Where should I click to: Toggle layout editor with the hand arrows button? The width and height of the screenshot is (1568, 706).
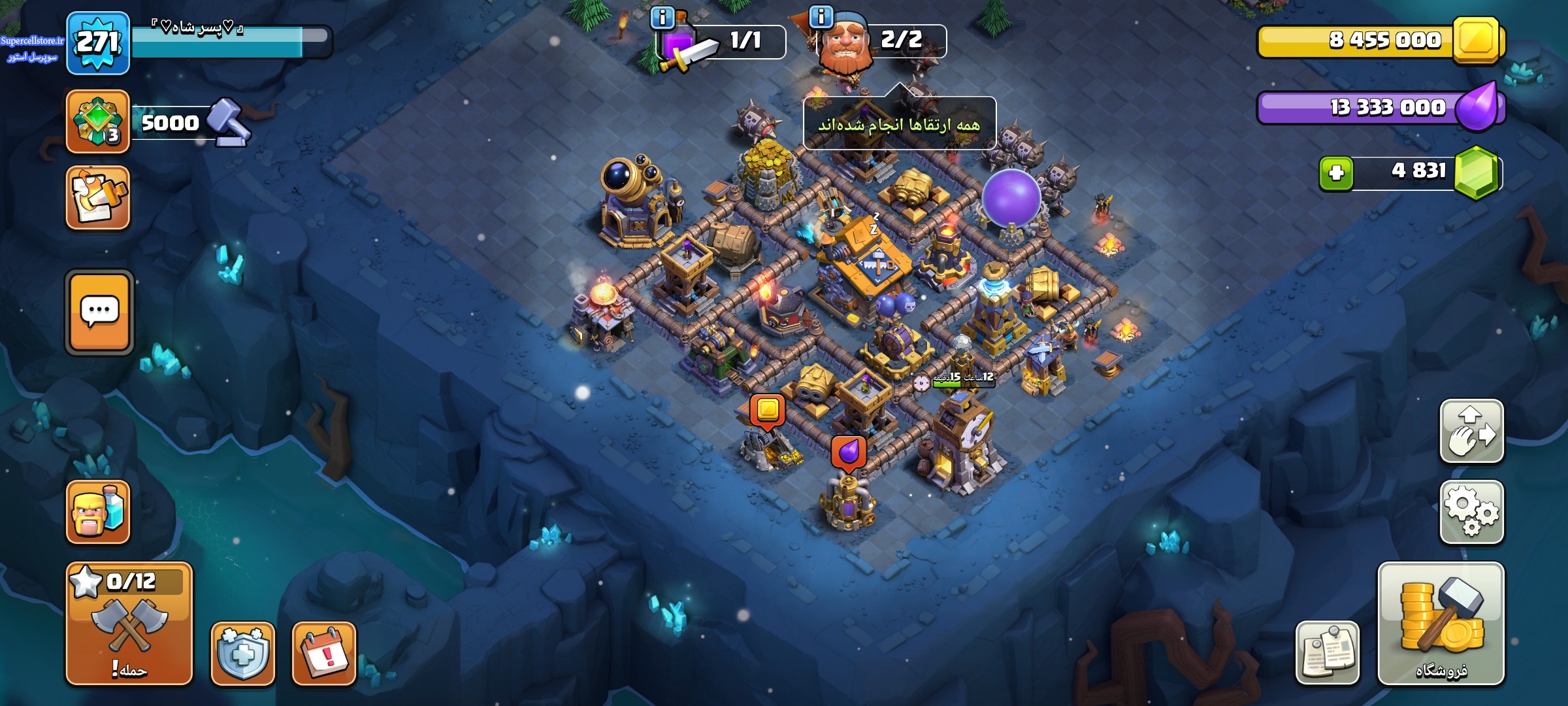[x=1471, y=431]
